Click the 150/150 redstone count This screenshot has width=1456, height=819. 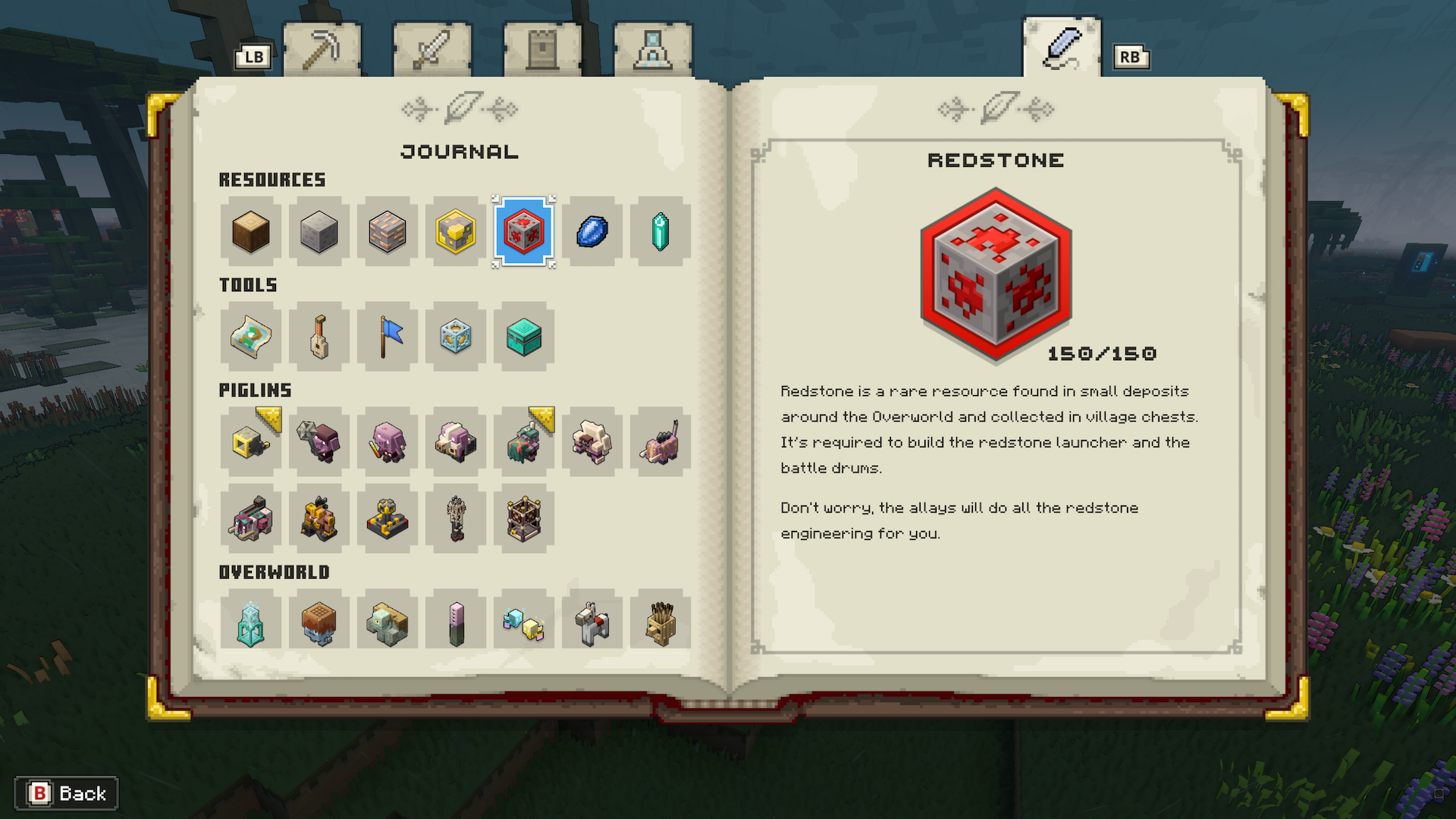point(1101,353)
